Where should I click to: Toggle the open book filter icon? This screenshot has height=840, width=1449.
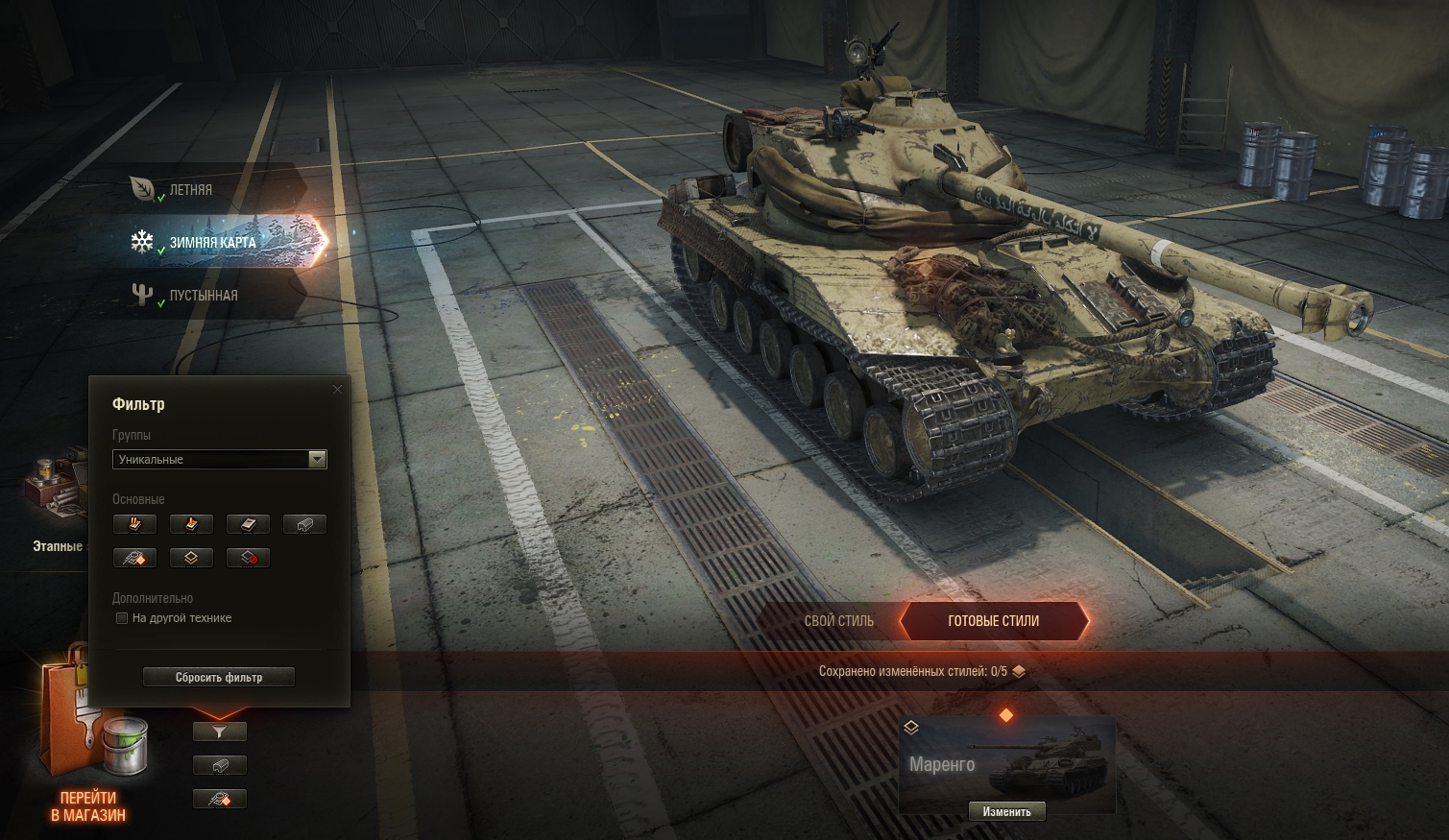coord(248,524)
